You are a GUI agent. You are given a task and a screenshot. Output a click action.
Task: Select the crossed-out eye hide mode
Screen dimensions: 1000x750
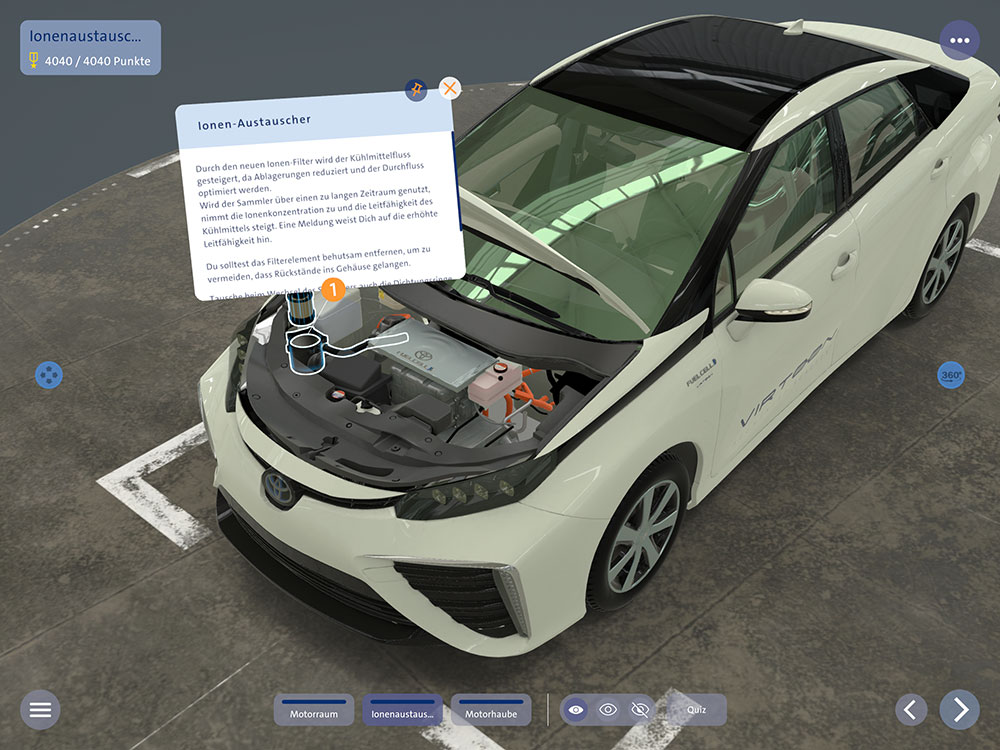(x=640, y=710)
